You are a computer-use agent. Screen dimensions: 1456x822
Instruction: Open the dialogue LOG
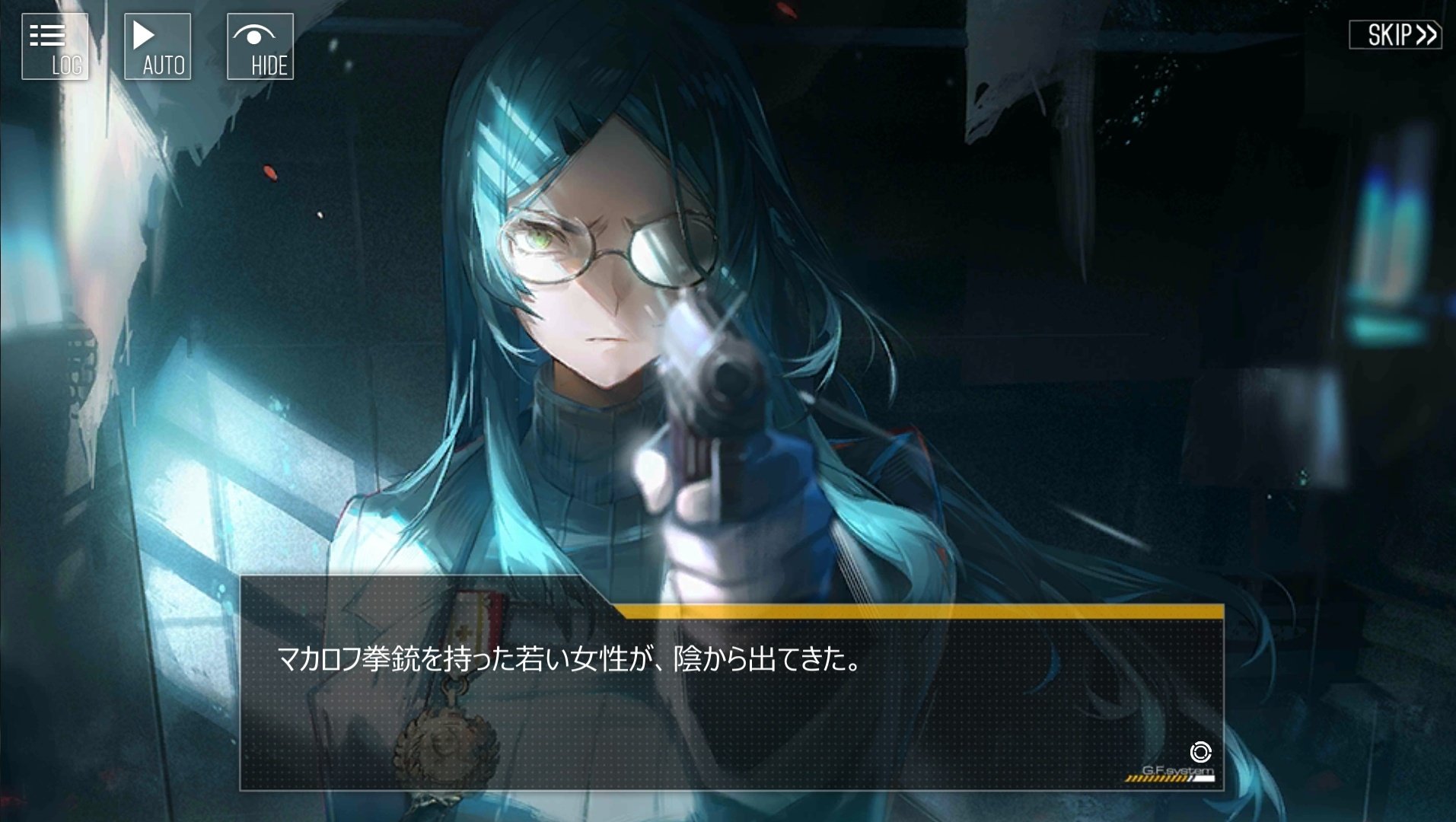(55, 46)
